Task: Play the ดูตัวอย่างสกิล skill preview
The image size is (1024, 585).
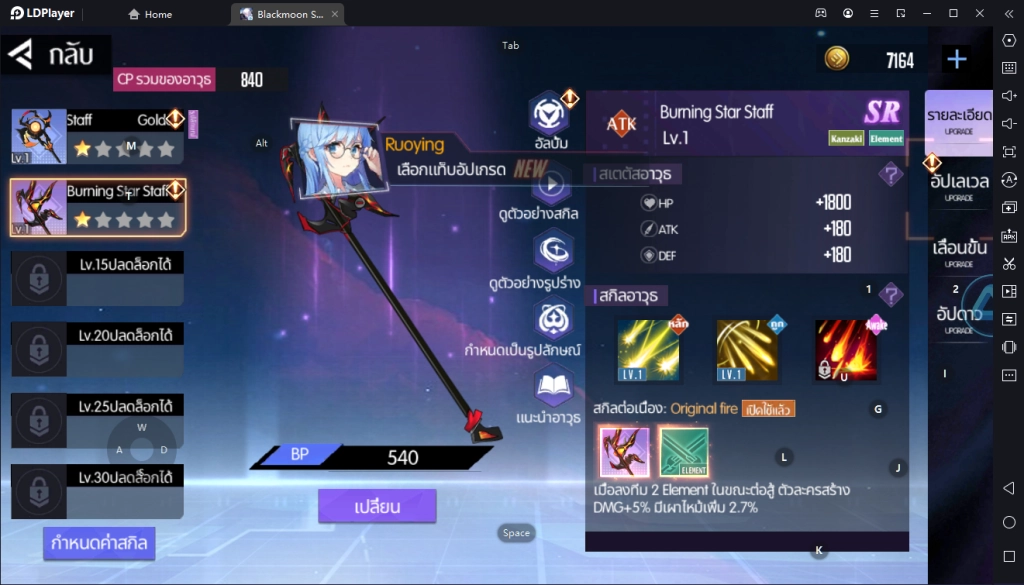Action: [x=551, y=184]
